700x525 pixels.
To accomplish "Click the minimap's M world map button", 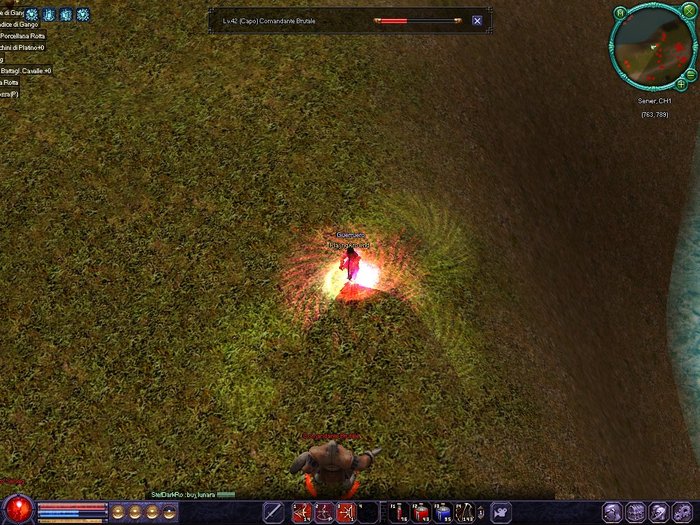I will click(620, 13).
